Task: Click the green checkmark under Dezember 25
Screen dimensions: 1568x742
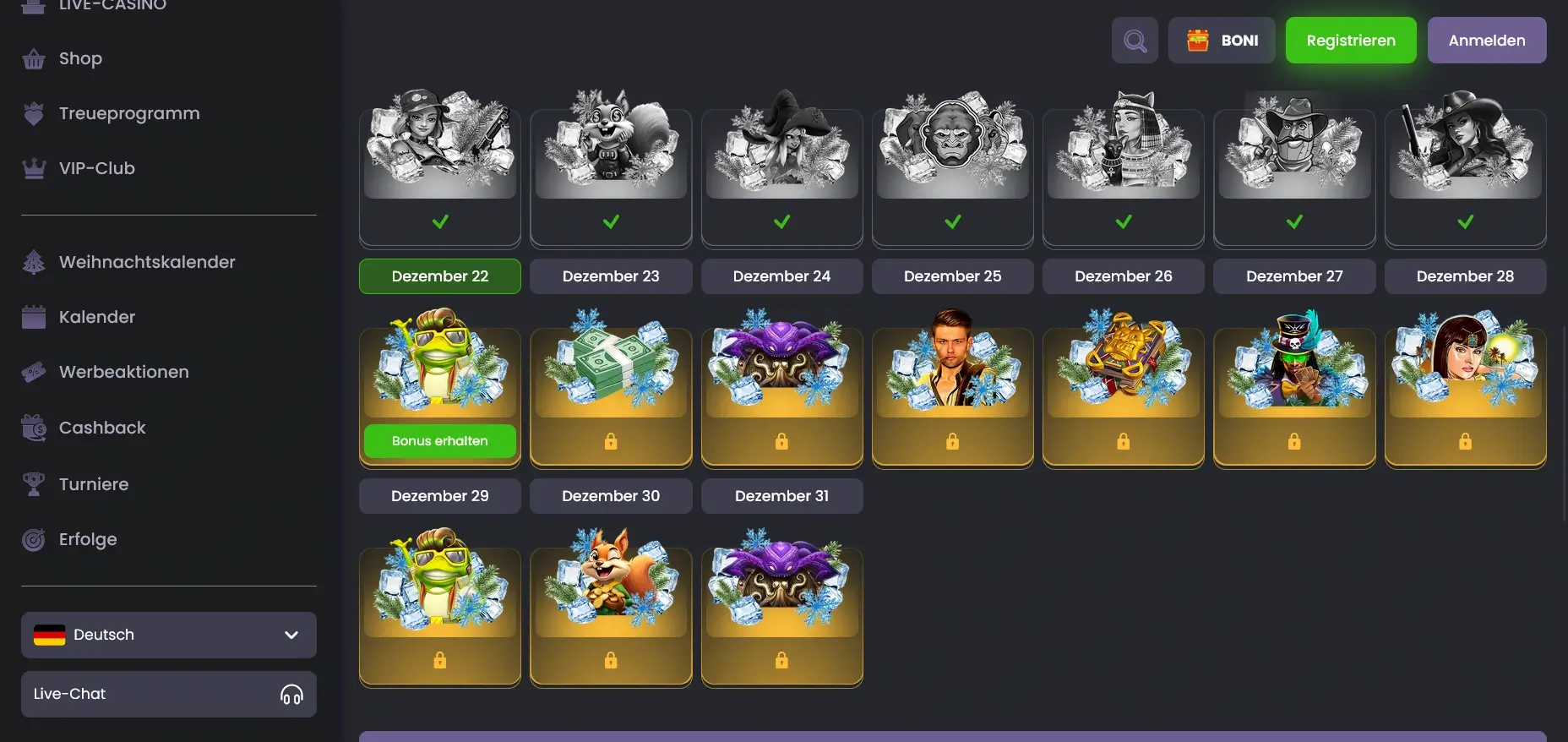Action: pyautogui.click(x=952, y=223)
